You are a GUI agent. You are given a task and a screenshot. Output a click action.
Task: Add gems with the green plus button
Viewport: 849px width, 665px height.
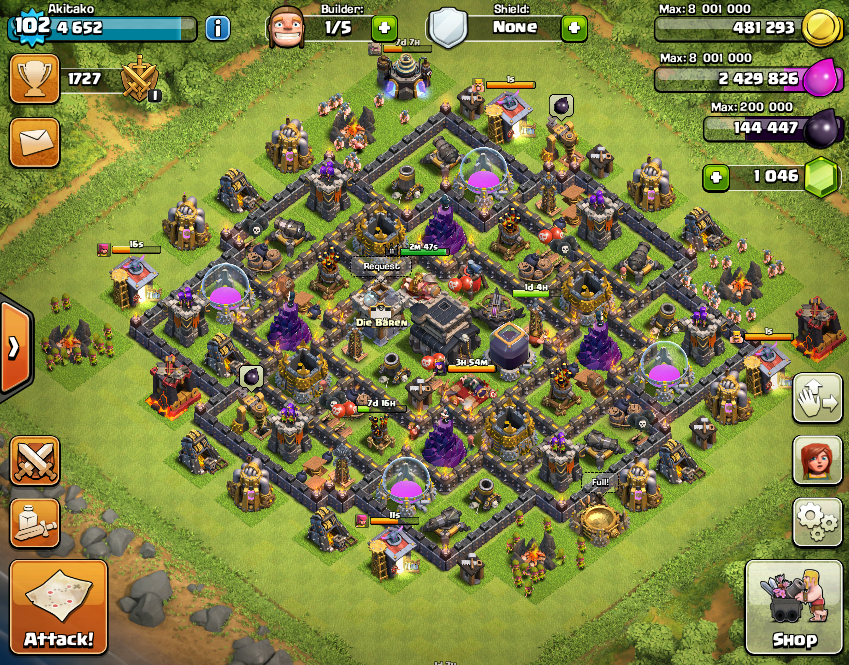coord(716,178)
